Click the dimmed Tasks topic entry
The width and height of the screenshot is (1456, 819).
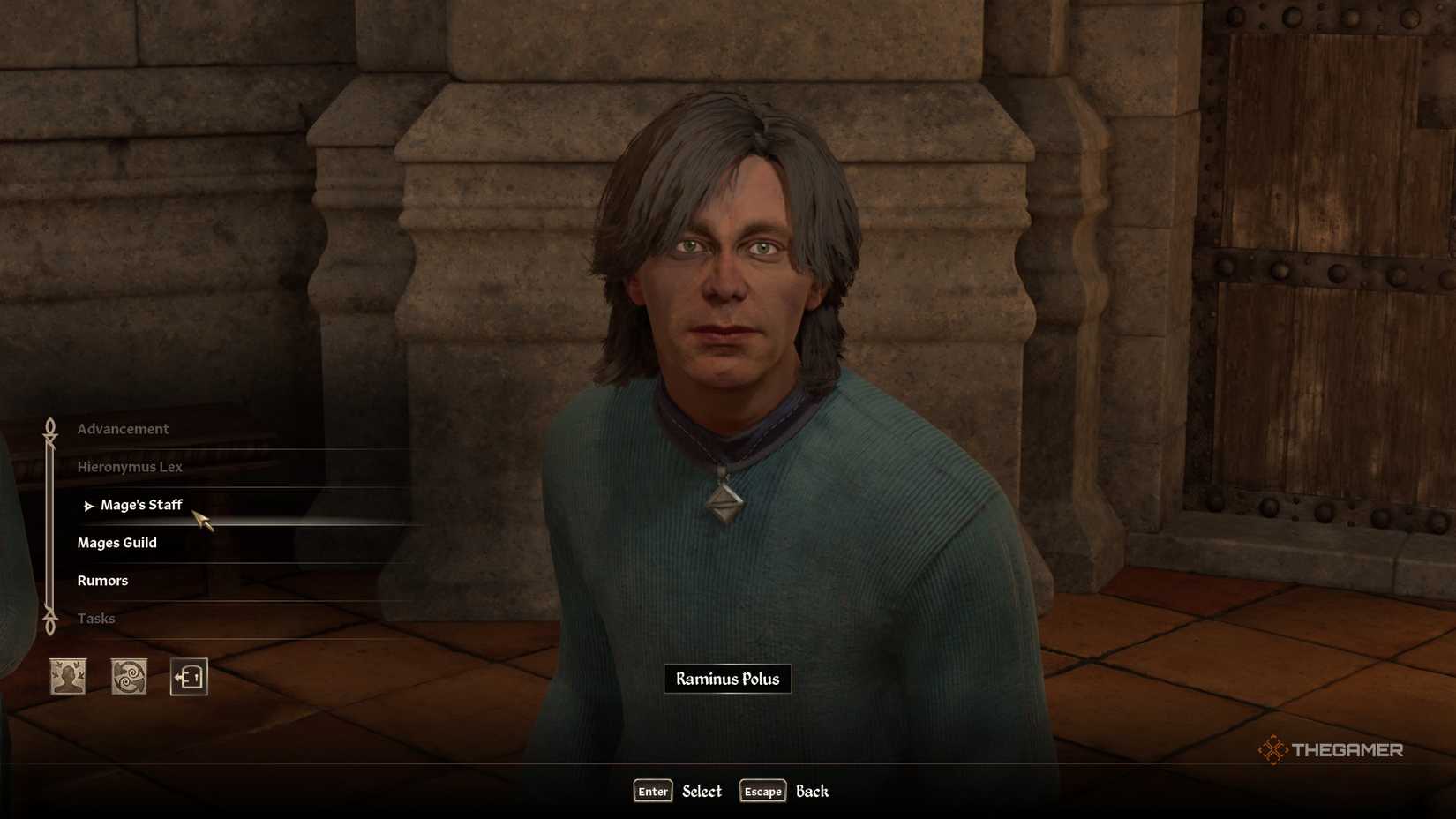(97, 618)
